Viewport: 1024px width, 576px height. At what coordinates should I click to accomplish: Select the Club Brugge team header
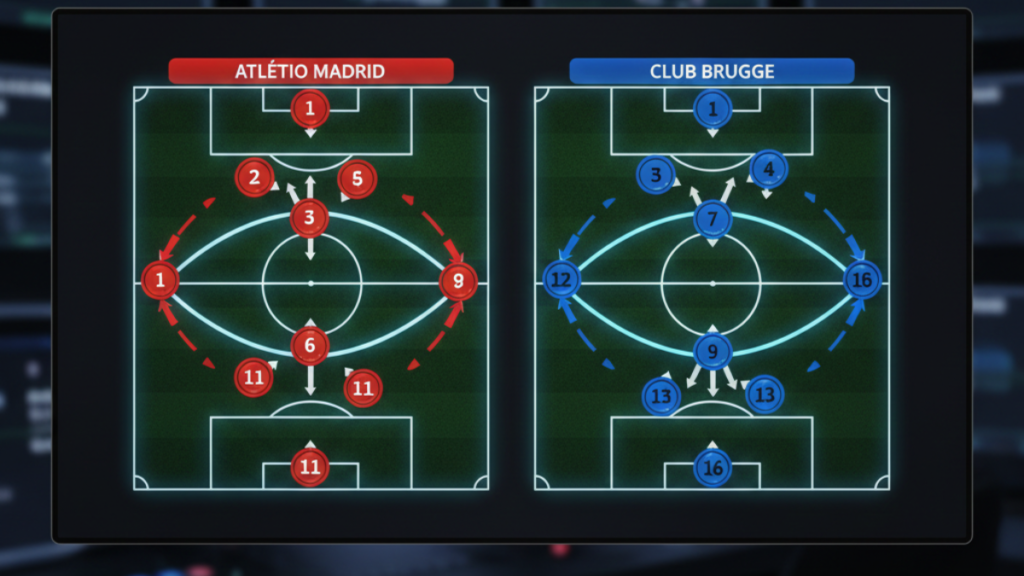711,71
